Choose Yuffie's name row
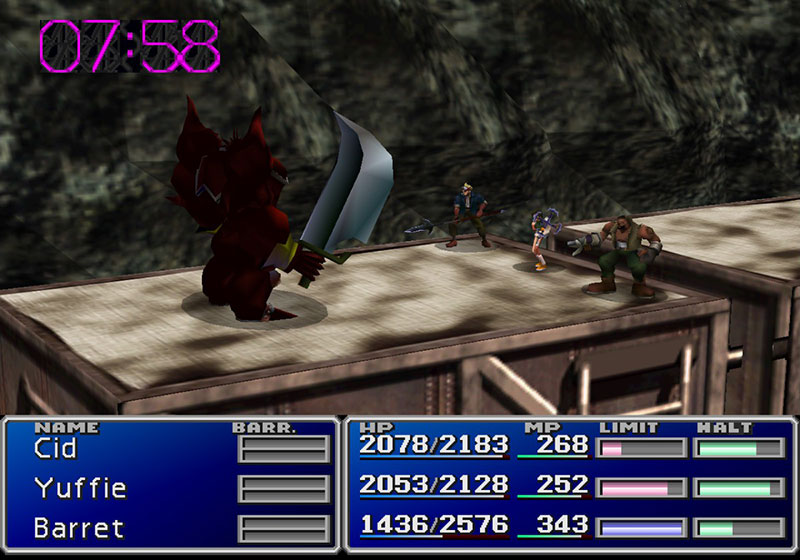The width and height of the screenshot is (800, 560). pos(80,488)
